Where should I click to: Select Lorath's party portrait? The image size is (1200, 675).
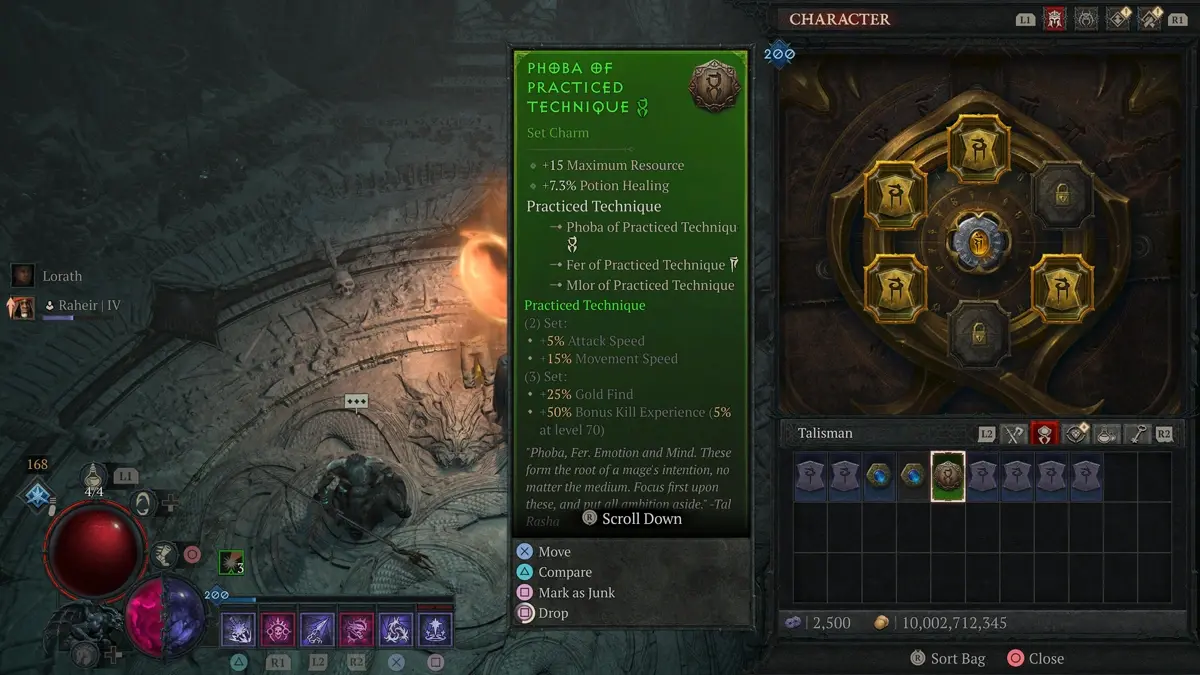[x=23, y=276]
